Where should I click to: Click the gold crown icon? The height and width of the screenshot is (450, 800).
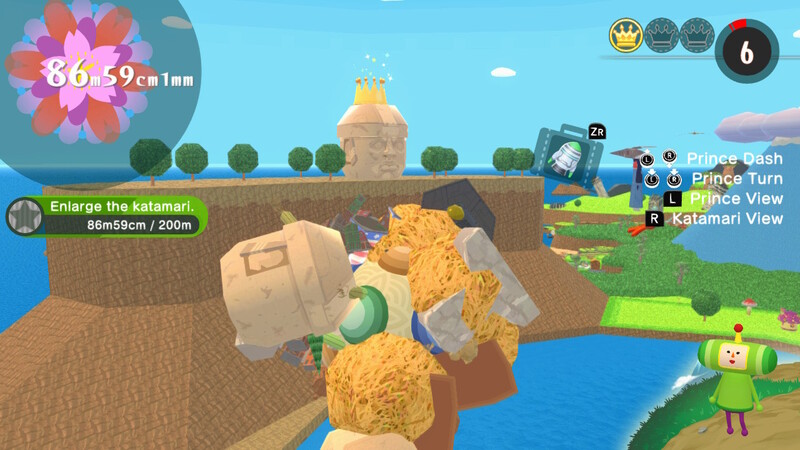[625, 37]
